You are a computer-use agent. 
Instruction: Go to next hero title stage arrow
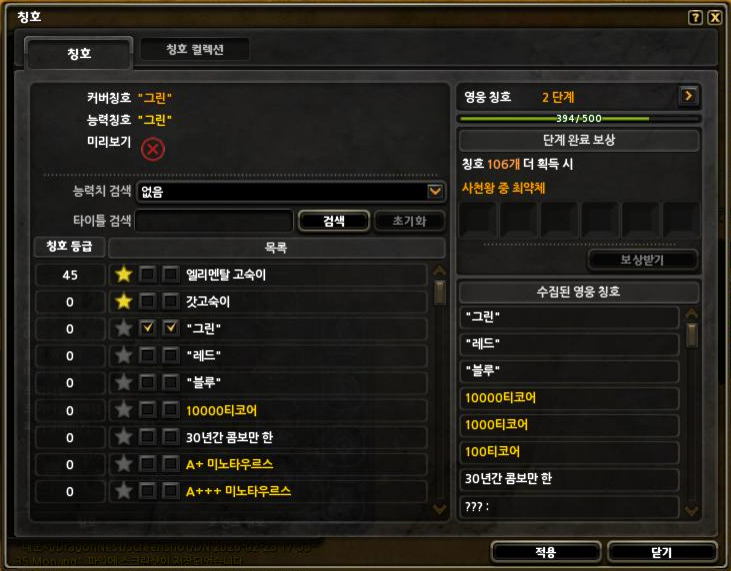click(688, 96)
